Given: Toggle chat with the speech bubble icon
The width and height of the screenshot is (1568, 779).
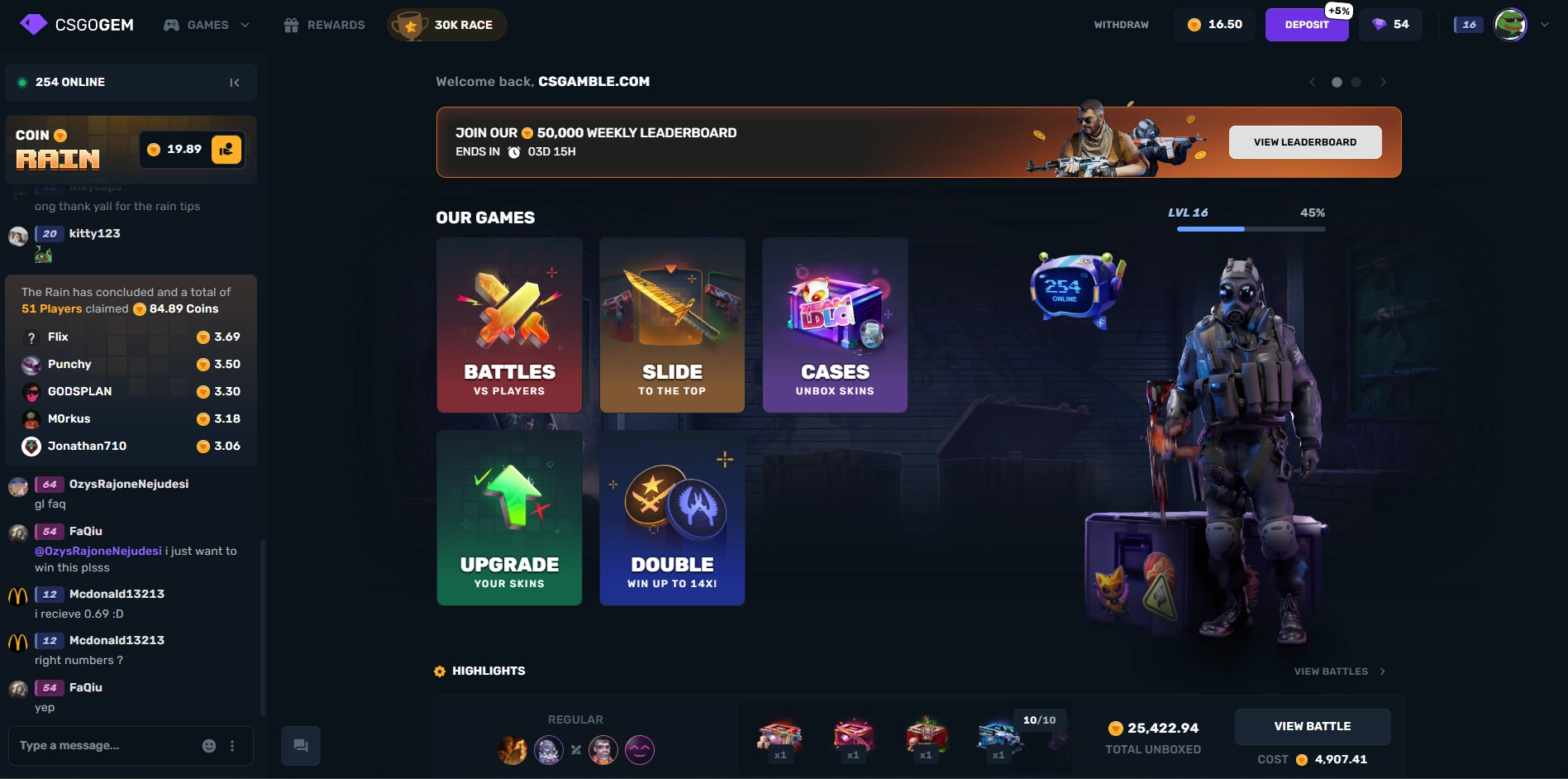Looking at the screenshot, I should tap(300, 745).
